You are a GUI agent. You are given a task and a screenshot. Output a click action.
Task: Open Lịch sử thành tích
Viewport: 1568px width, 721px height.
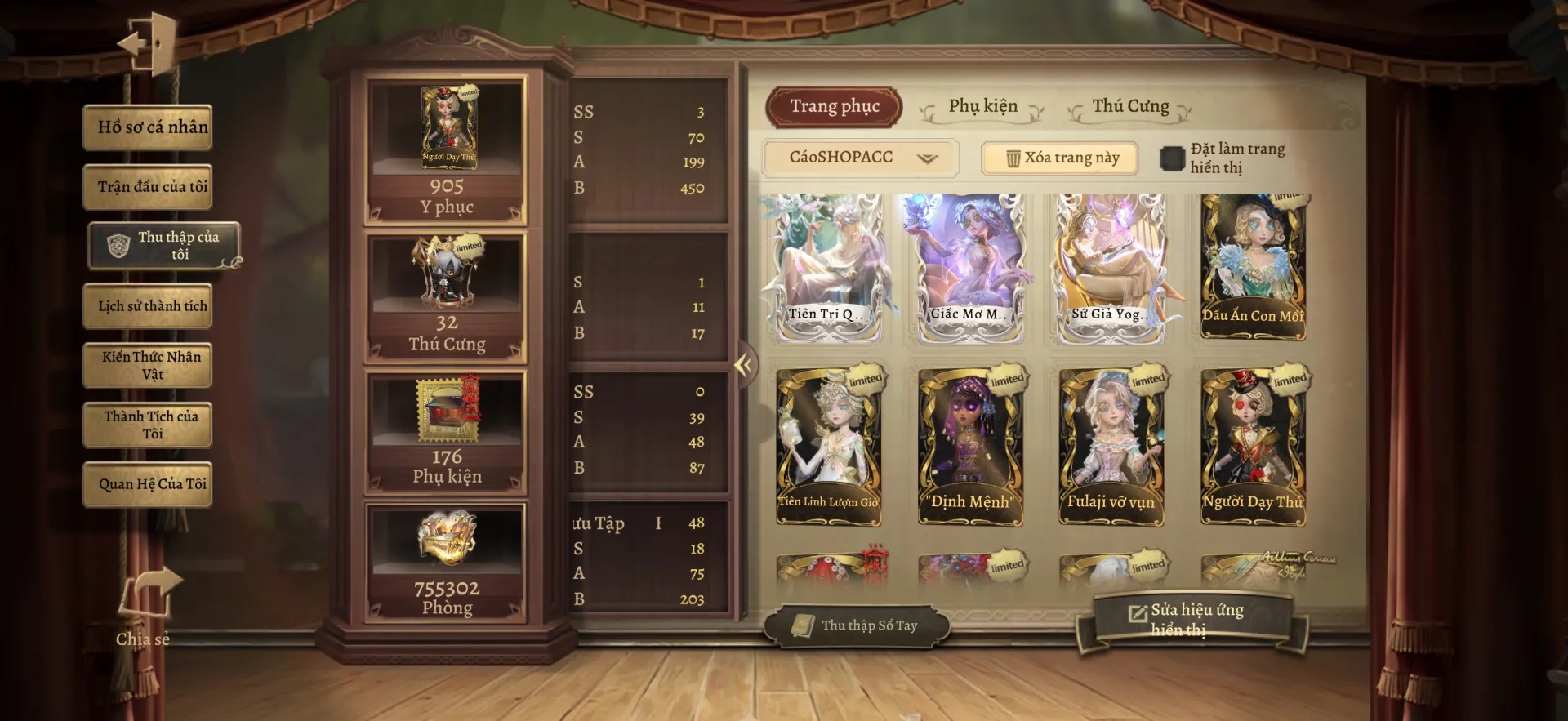tap(148, 306)
